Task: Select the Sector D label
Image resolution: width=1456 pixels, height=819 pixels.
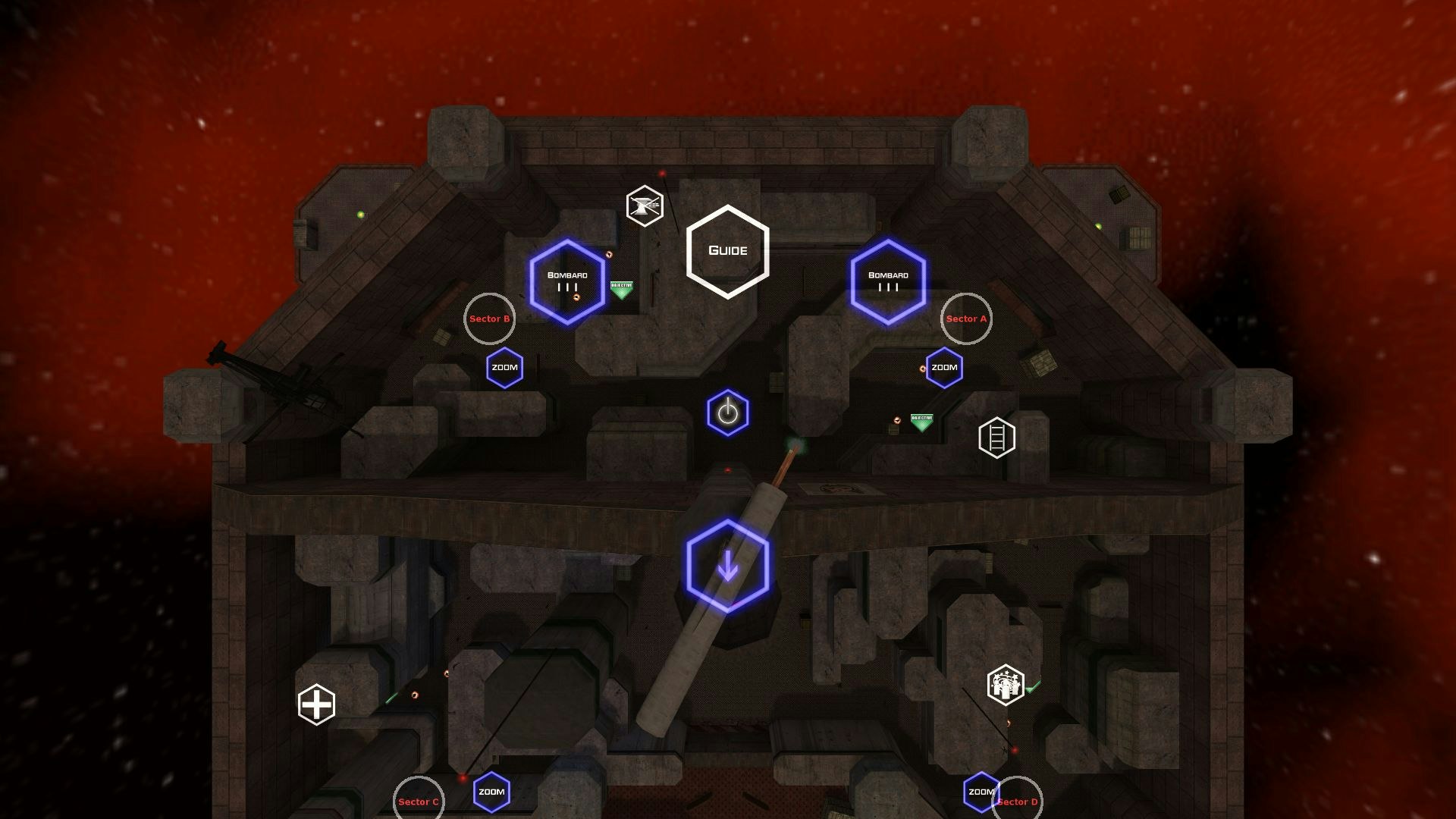Action: (x=1018, y=801)
